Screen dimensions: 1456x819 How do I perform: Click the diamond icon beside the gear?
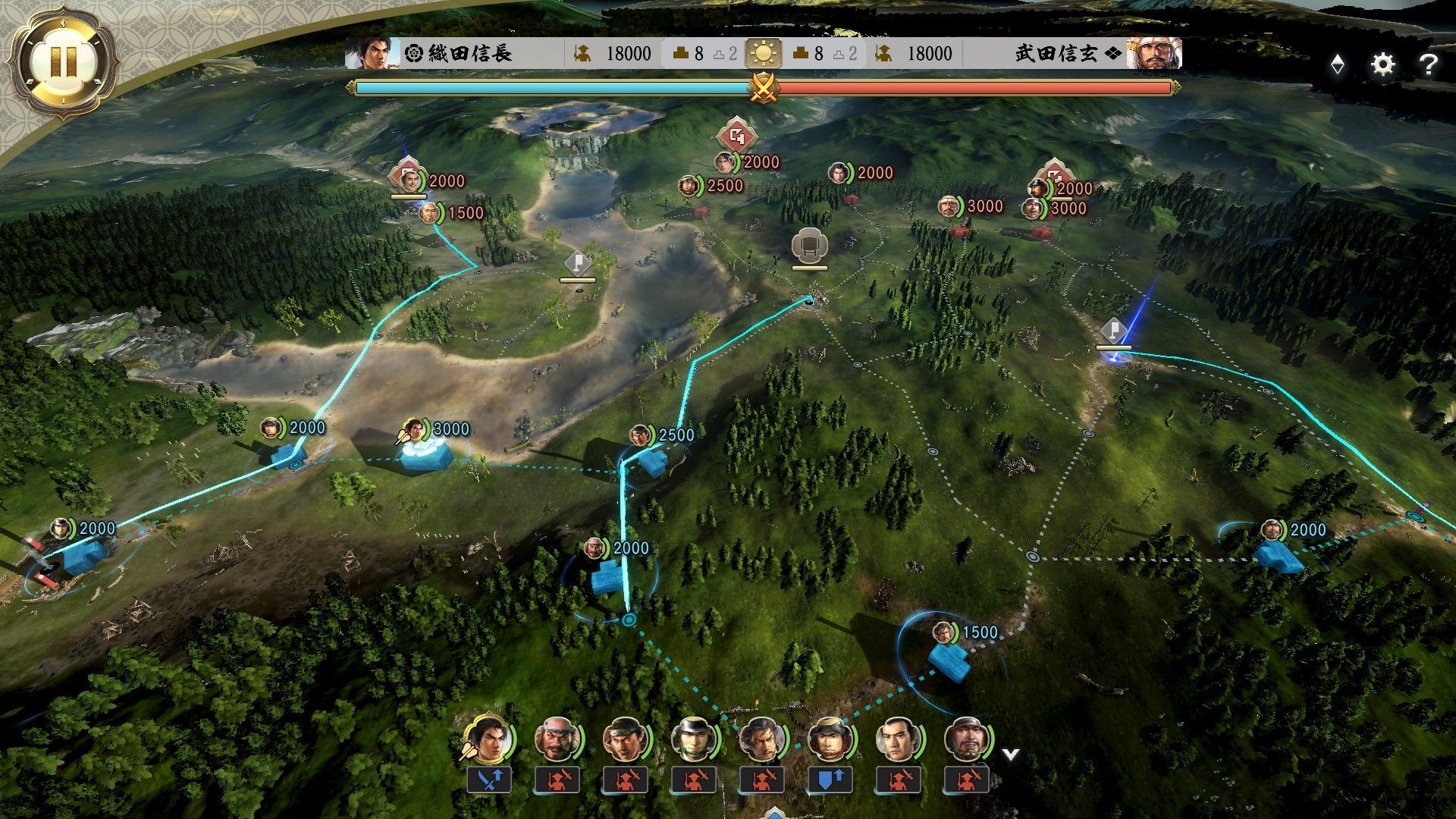coord(1338,64)
